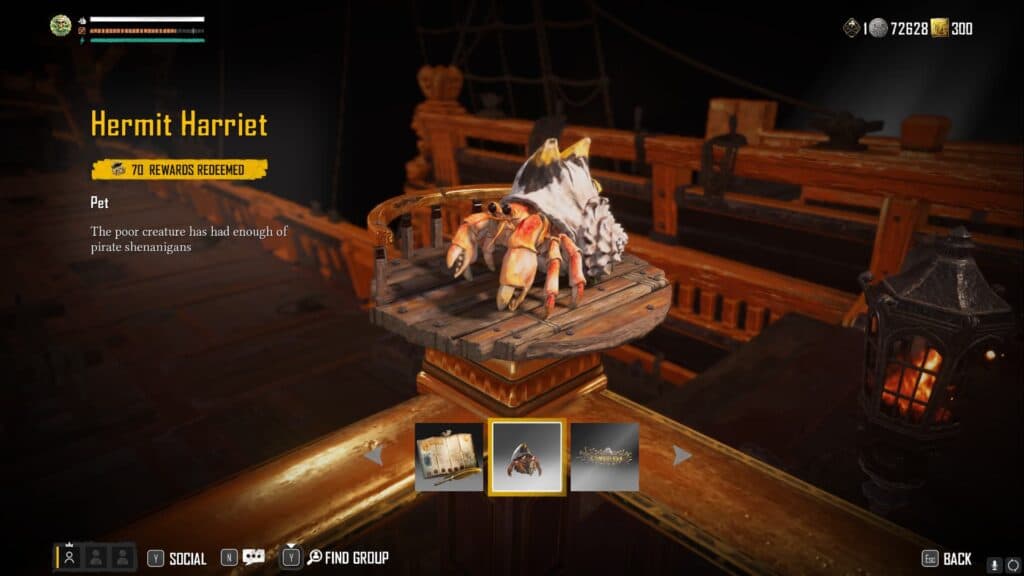
Task: Select the Hermit Harriet pet thumbnail
Action: pyautogui.click(x=527, y=456)
